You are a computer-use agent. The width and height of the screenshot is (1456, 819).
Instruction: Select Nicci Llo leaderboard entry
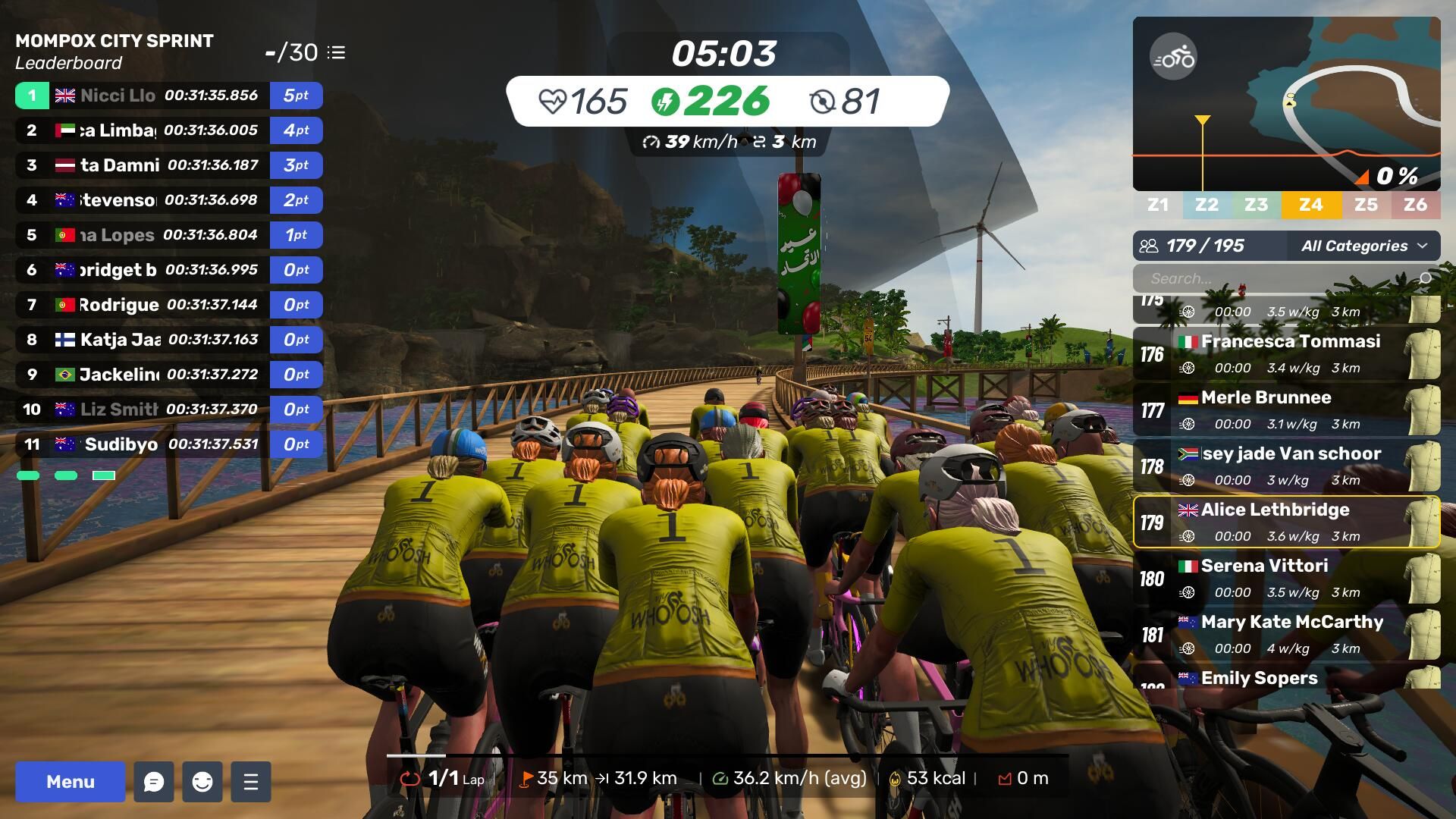(168, 96)
